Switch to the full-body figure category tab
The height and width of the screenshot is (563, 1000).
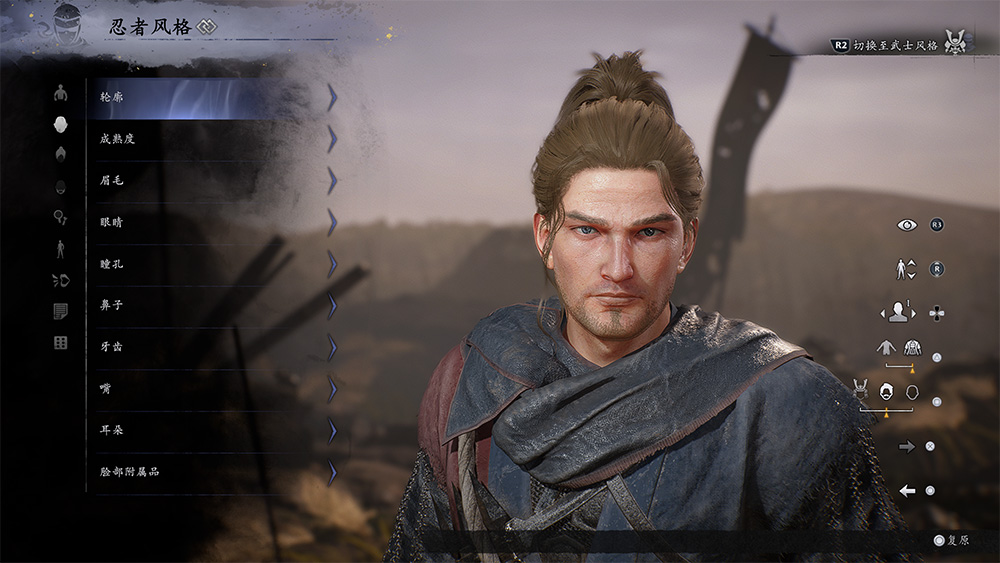[x=61, y=249]
